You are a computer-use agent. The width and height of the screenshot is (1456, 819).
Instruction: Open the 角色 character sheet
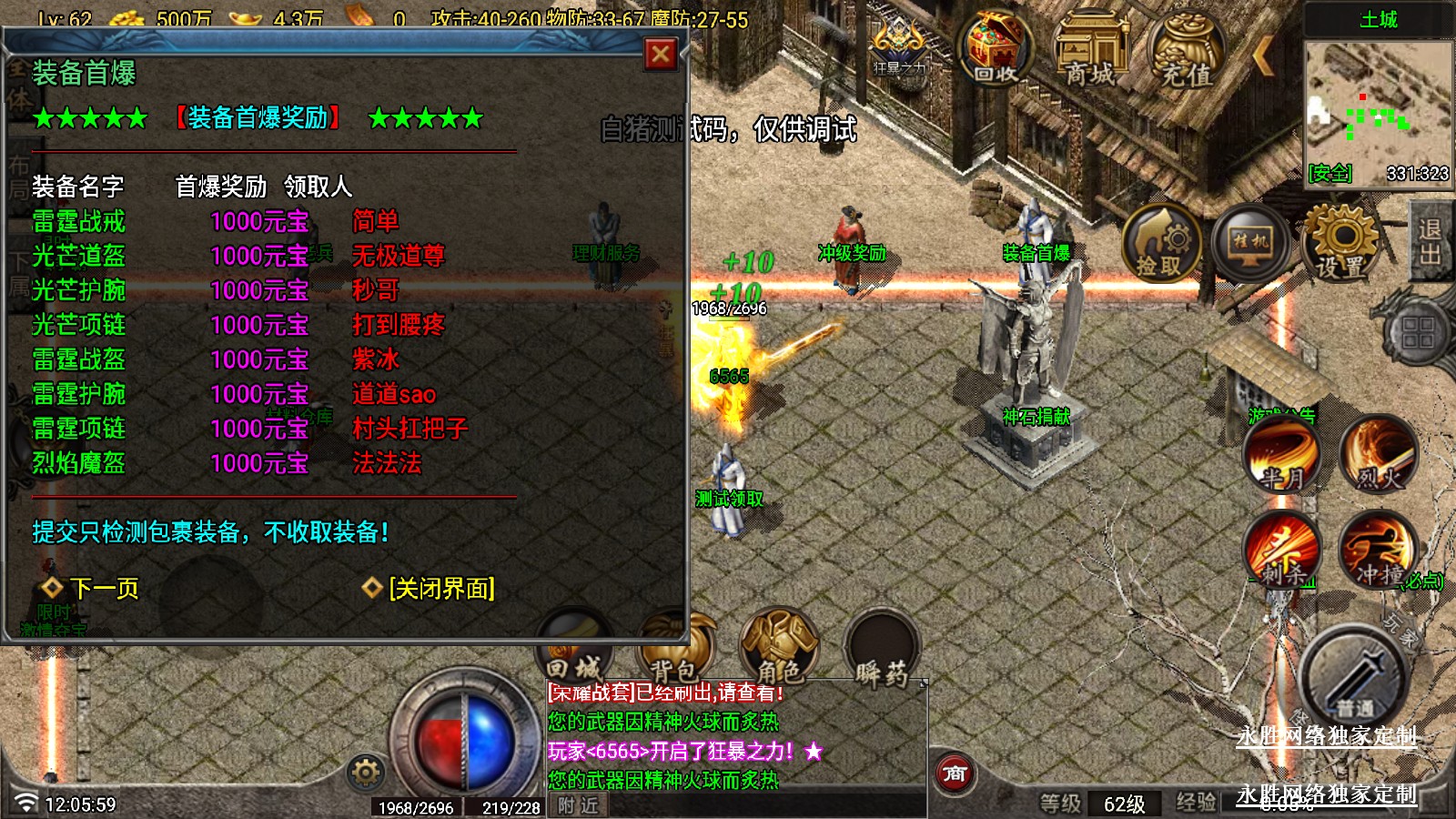pyautogui.click(x=779, y=648)
